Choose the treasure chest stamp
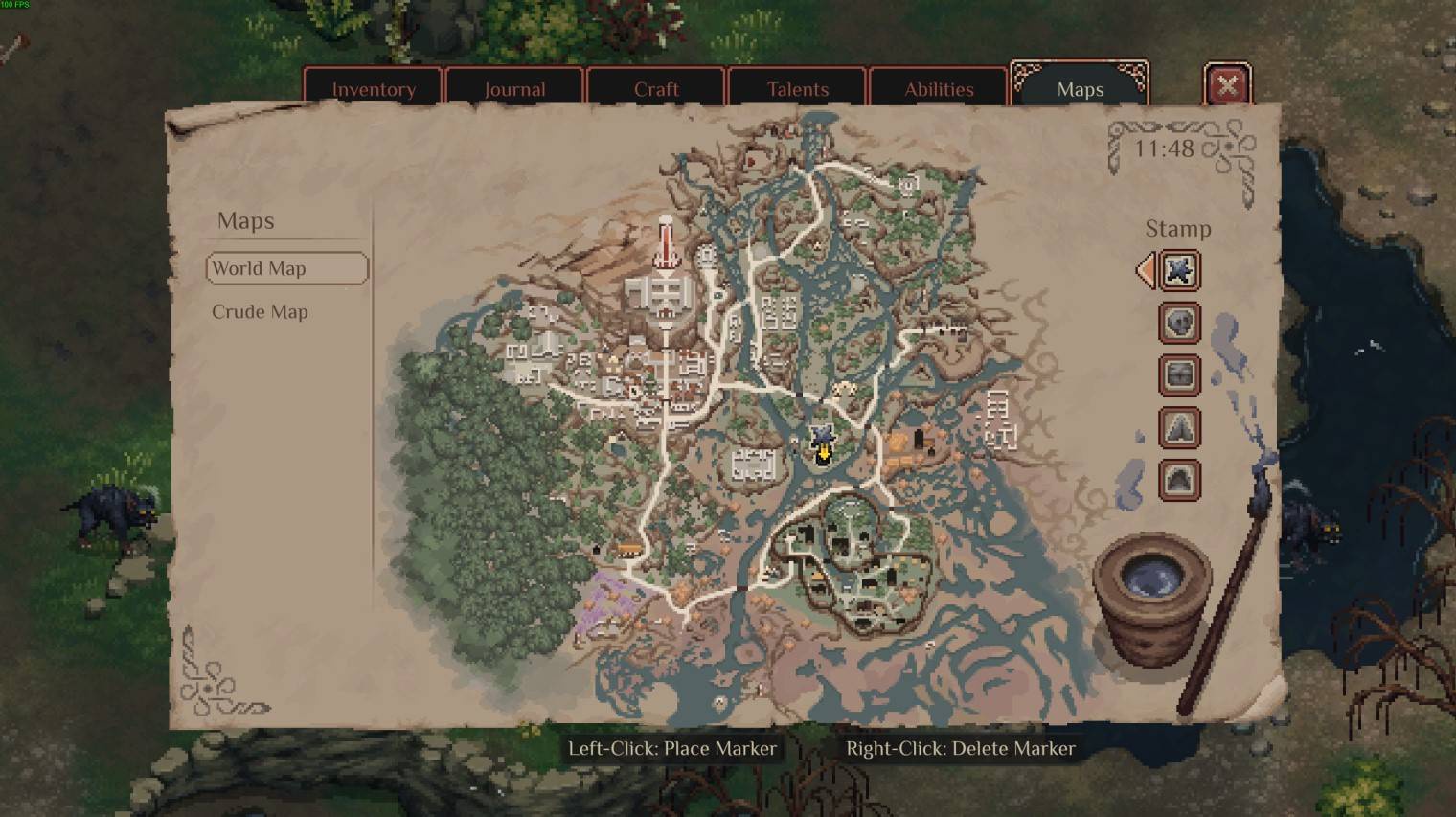Image resolution: width=1456 pixels, height=817 pixels. [1179, 374]
